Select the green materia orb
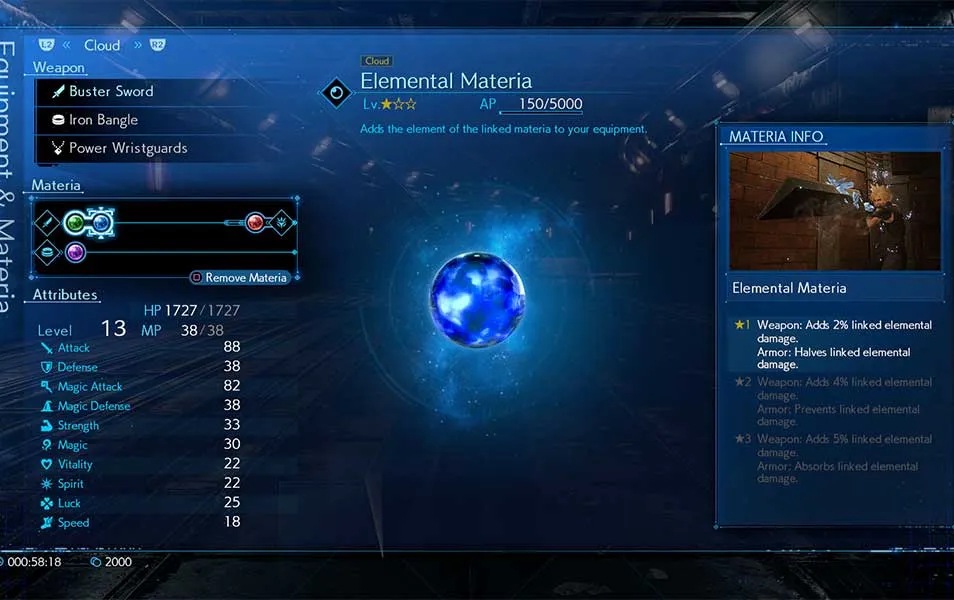This screenshot has width=954, height=600. pos(75,222)
